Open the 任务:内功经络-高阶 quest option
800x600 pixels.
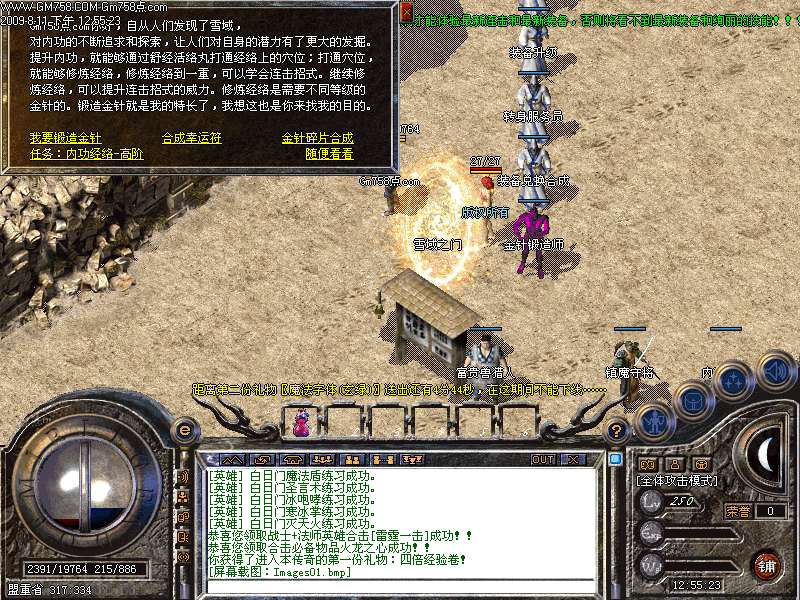click(x=86, y=154)
